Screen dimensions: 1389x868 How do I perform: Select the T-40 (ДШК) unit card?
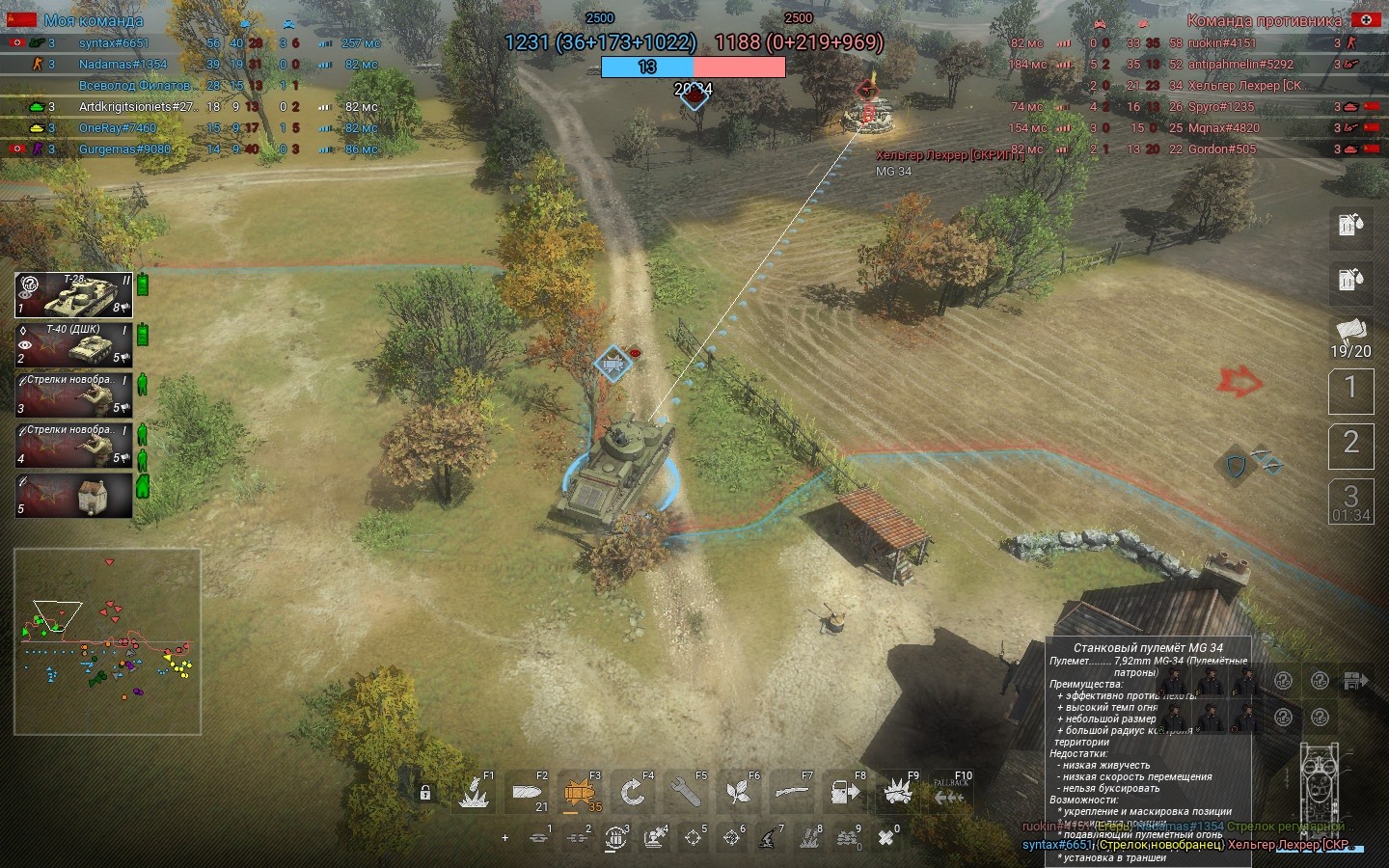coord(73,344)
